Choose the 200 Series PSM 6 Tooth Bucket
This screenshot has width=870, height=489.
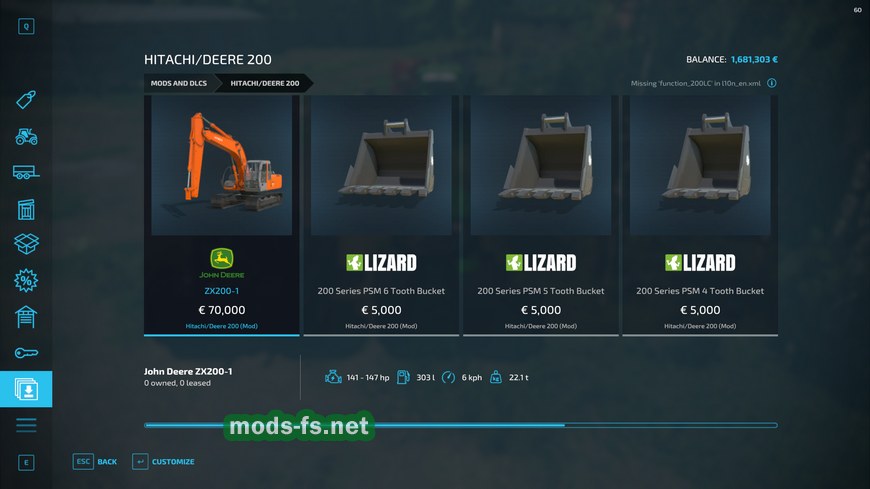click(x=381, y=215)
